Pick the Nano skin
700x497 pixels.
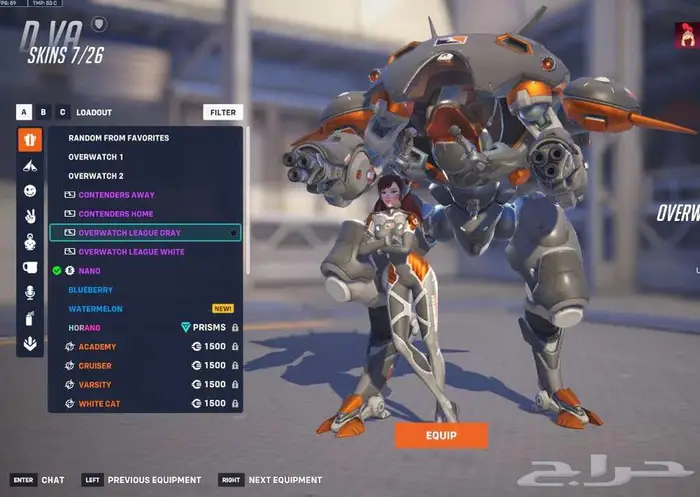(90, 271)
